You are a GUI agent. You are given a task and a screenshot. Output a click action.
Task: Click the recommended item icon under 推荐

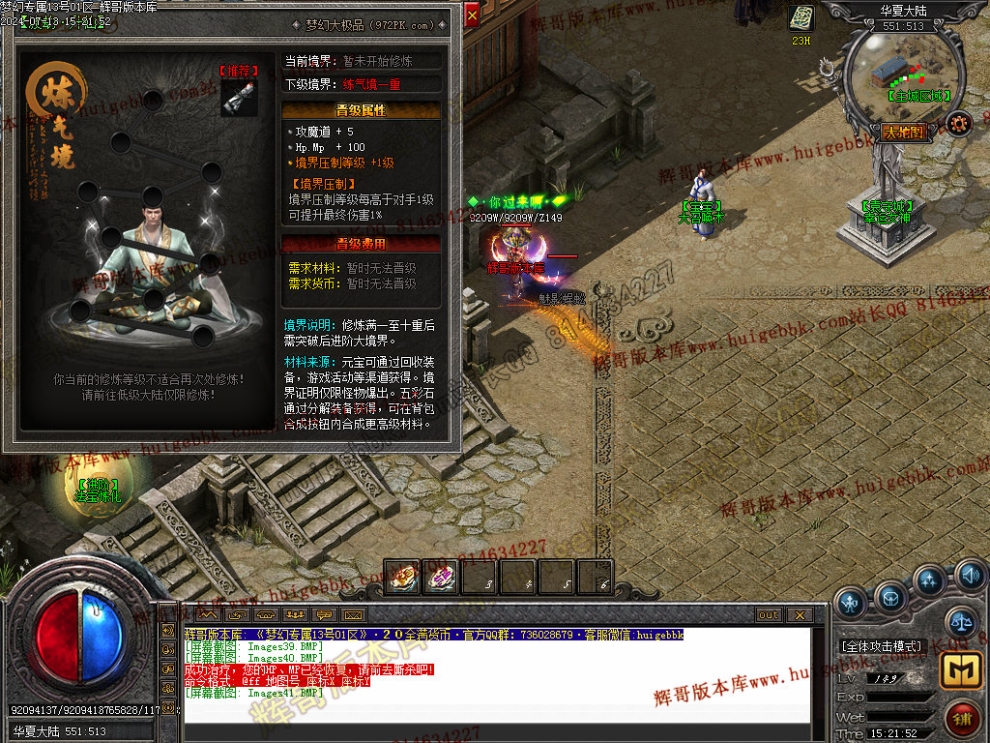pos(238,97)
